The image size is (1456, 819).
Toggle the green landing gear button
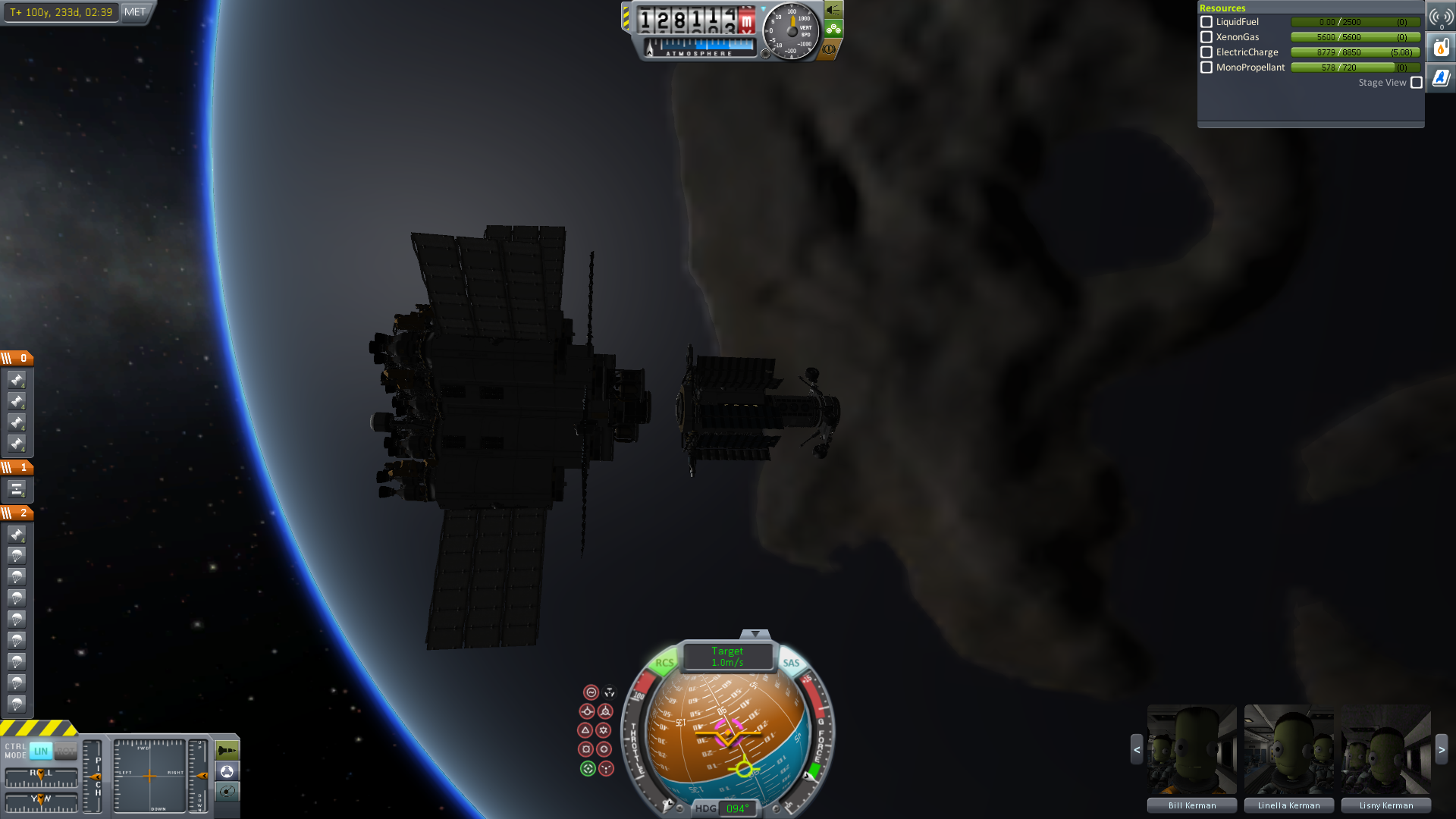[x=833, y=30]
